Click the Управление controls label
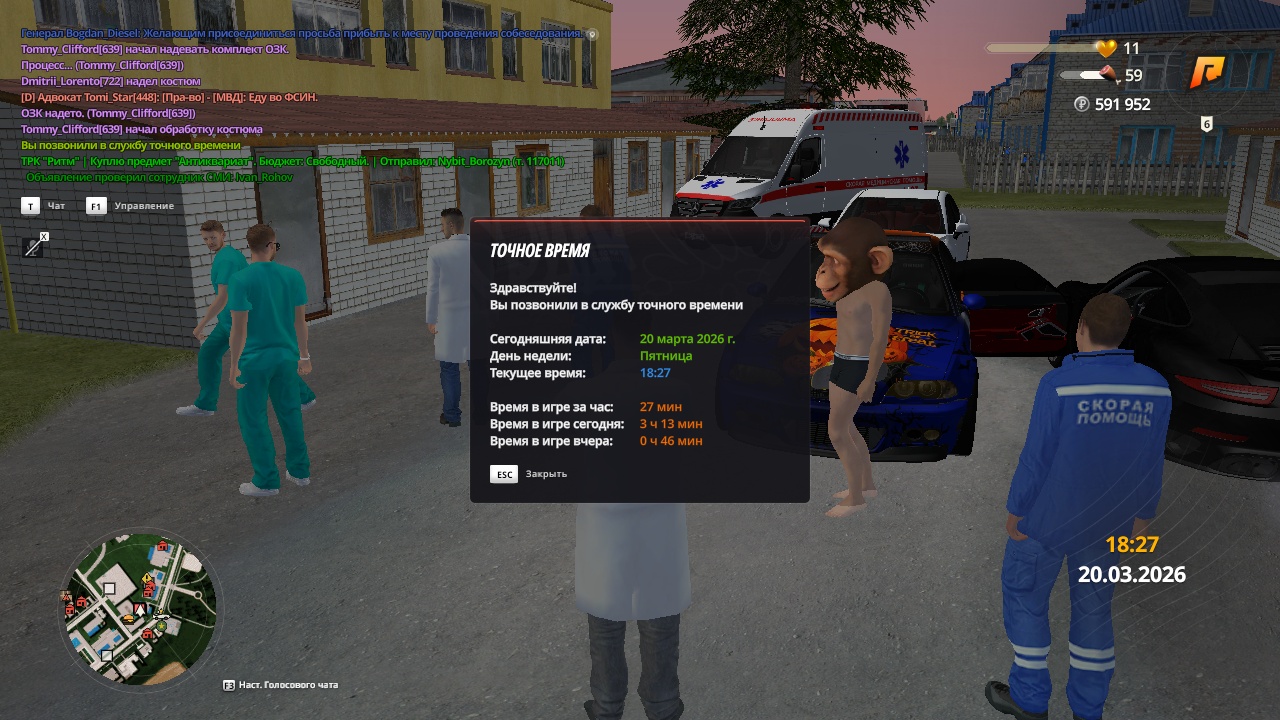 point(143,206)
